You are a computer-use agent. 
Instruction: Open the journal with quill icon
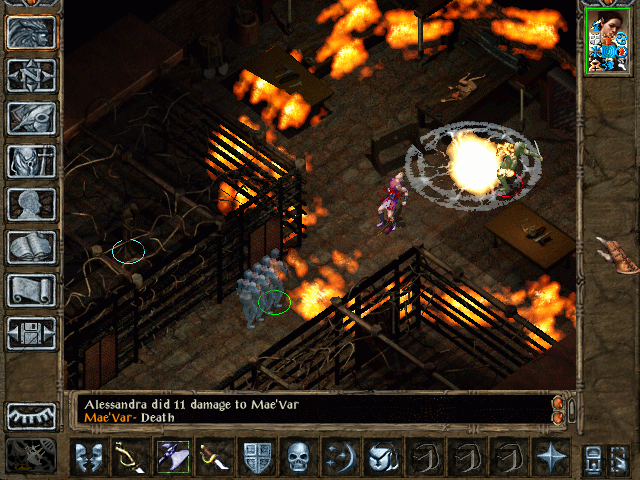point(31,117)
